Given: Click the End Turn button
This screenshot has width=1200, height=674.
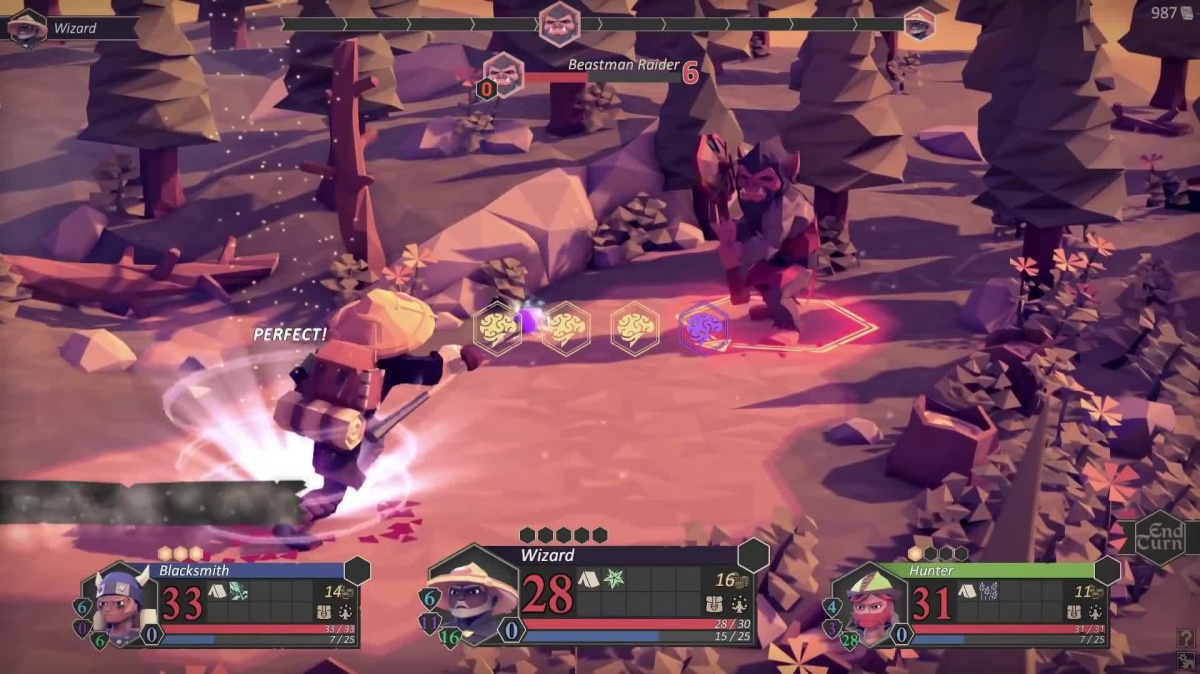Looking at the screenshot, I should (x=1160, y=538).
